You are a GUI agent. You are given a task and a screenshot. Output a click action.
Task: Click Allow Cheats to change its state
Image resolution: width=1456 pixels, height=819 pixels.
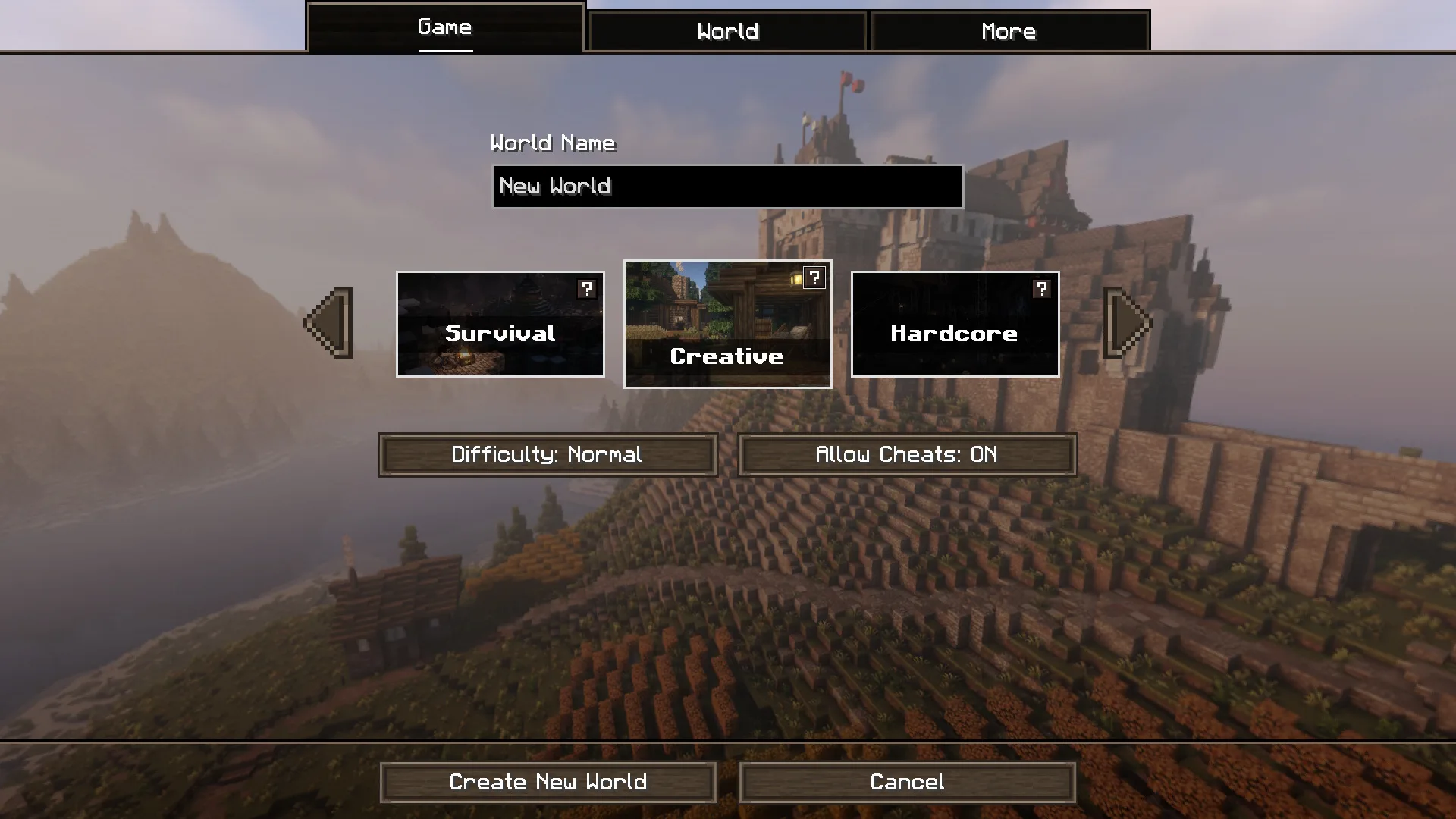[907, 455]
